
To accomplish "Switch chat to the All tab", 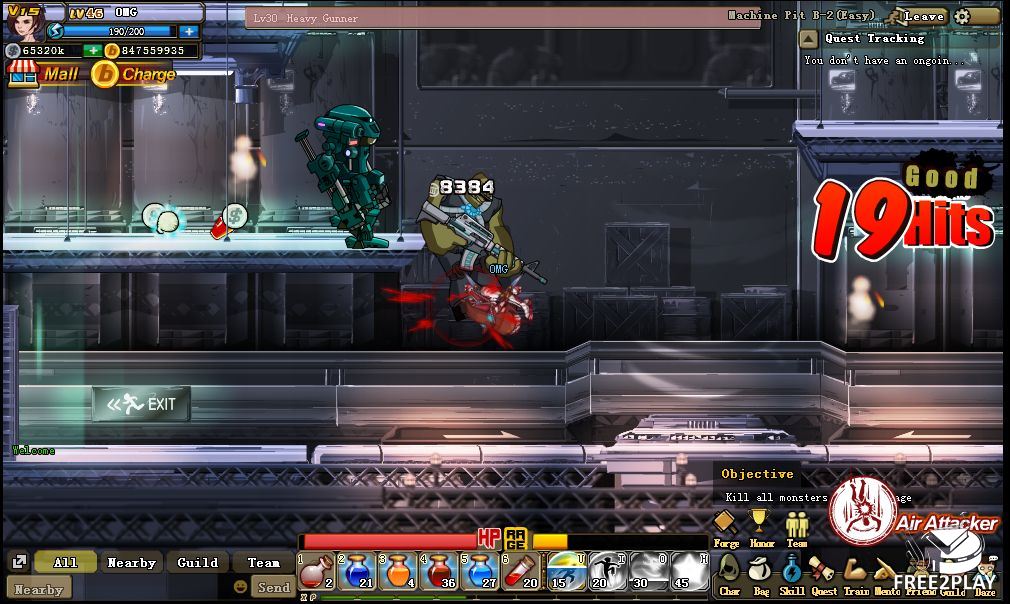I will pos(65,563).
